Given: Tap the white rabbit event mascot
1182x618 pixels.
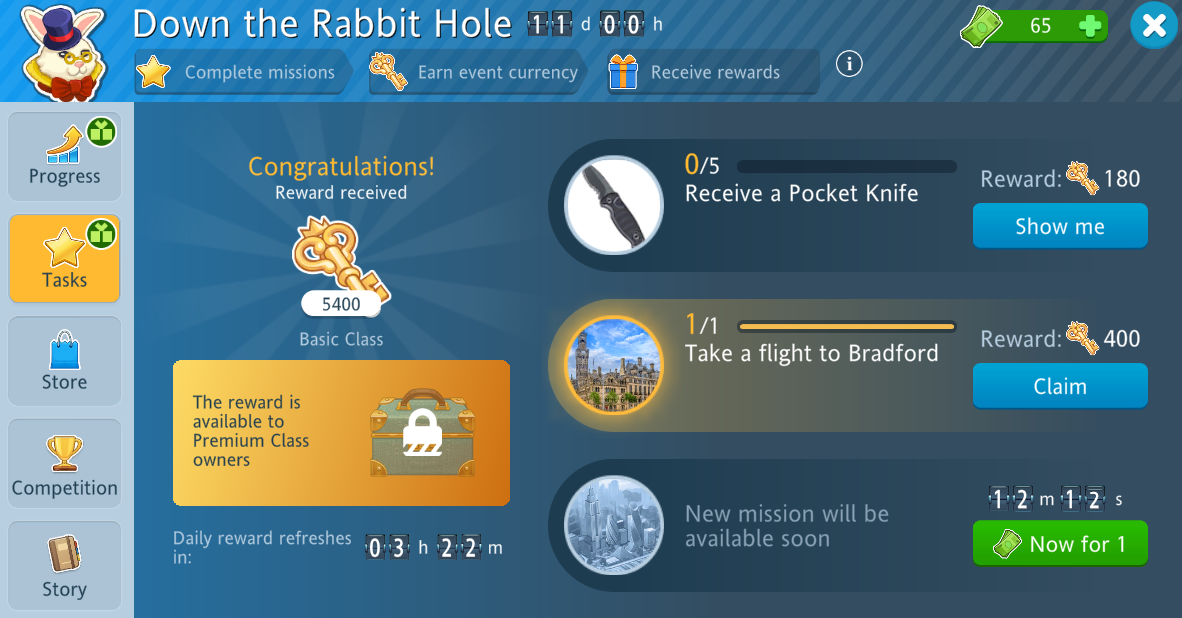Looking at the screenshot, I should coord(62,50).
